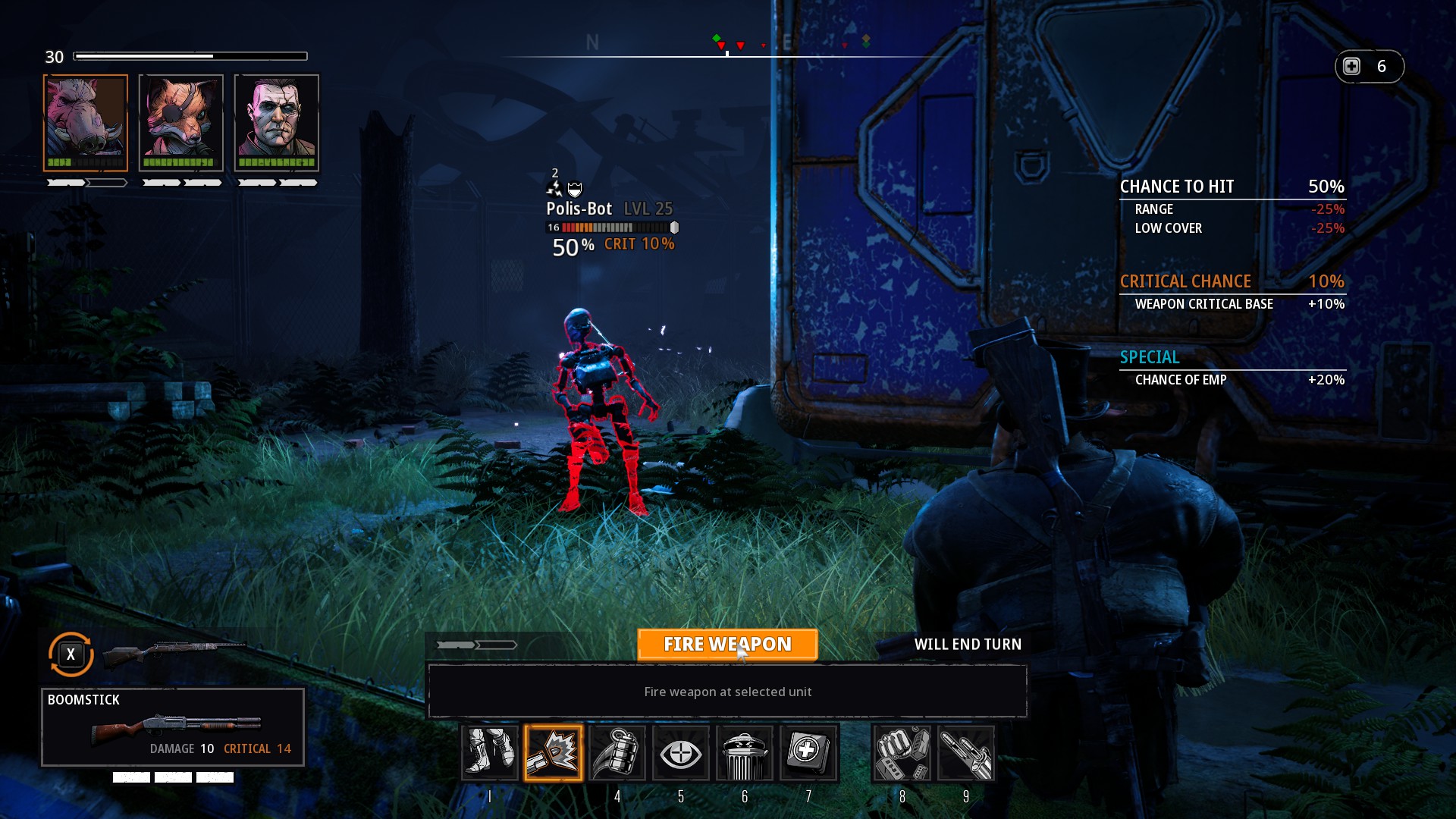
Task: Select the fist smashing bricks mutation
Action: 902,753
